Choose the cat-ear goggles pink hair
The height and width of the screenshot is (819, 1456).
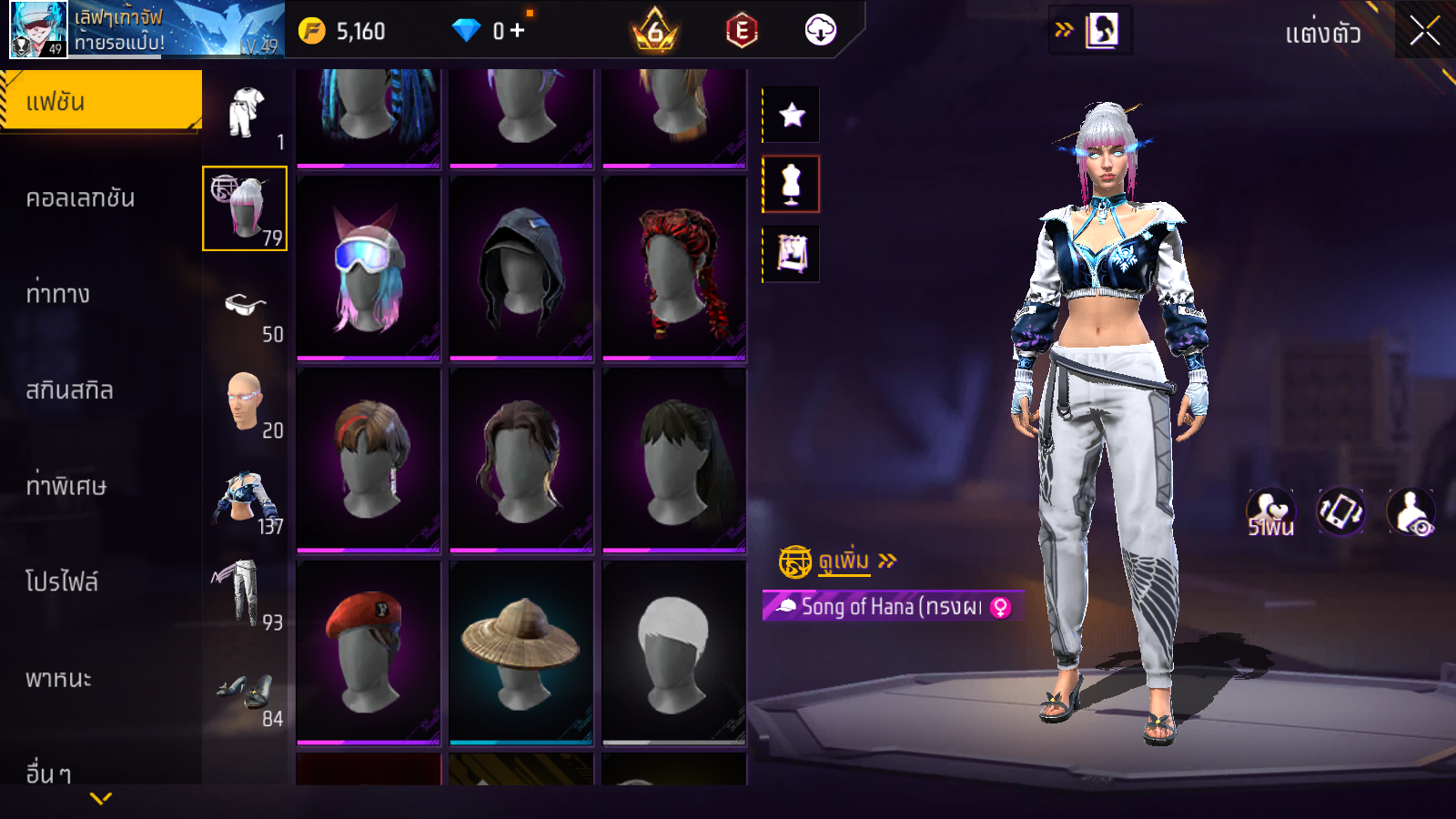tap(369, 268)
